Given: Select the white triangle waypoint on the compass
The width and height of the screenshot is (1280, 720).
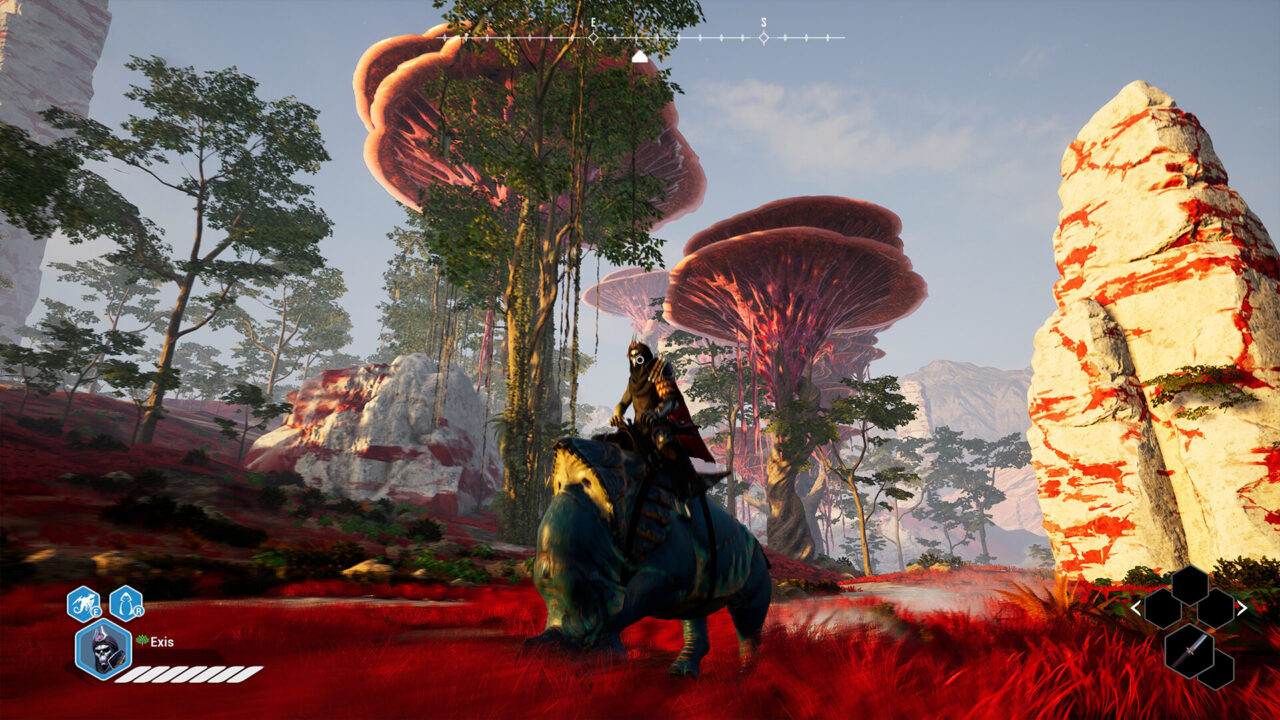Looking at the screenshot, I should point(640,55).
